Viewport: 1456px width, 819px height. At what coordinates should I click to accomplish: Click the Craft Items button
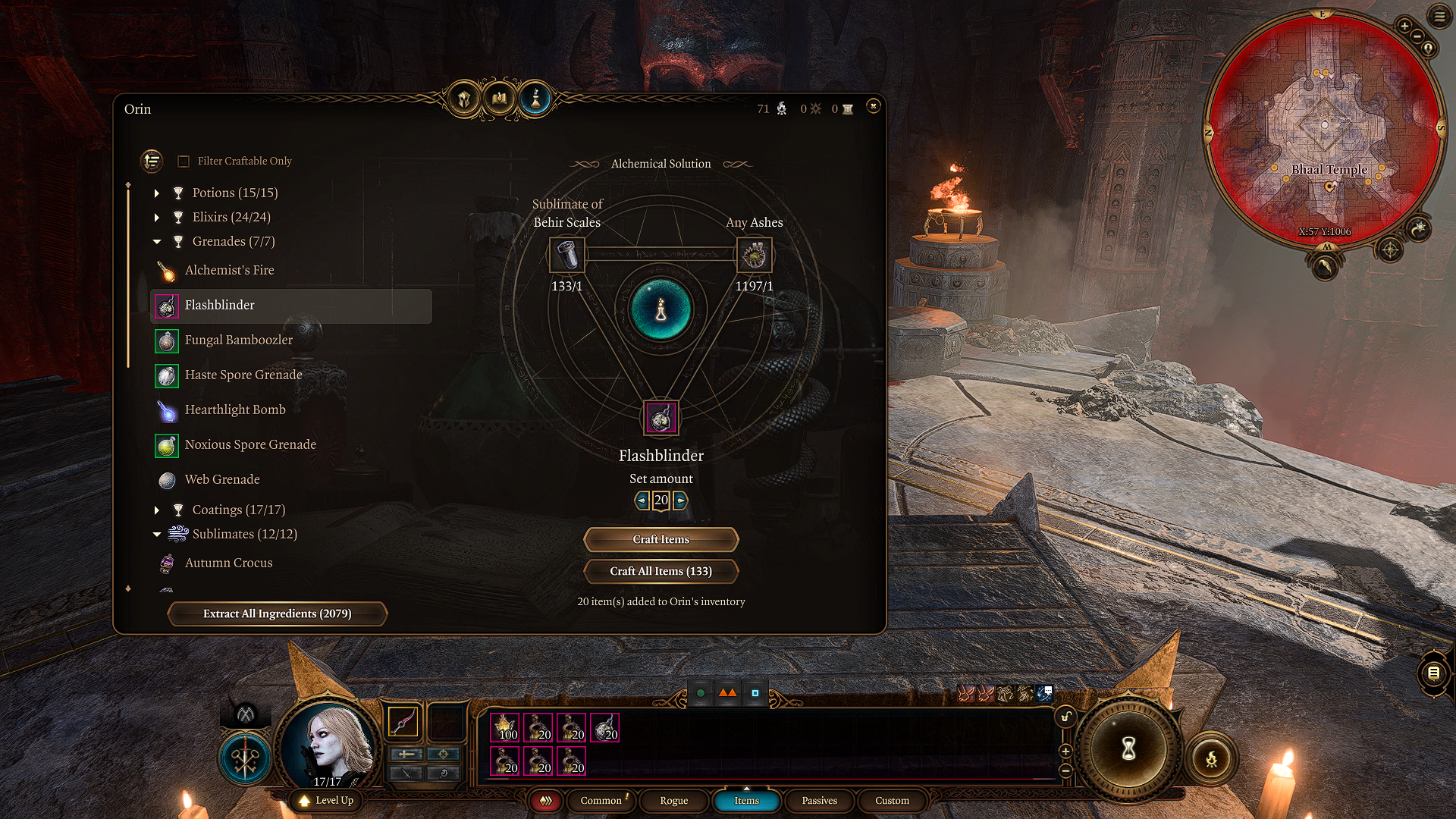pyautogui.click(x=661, y=539)
